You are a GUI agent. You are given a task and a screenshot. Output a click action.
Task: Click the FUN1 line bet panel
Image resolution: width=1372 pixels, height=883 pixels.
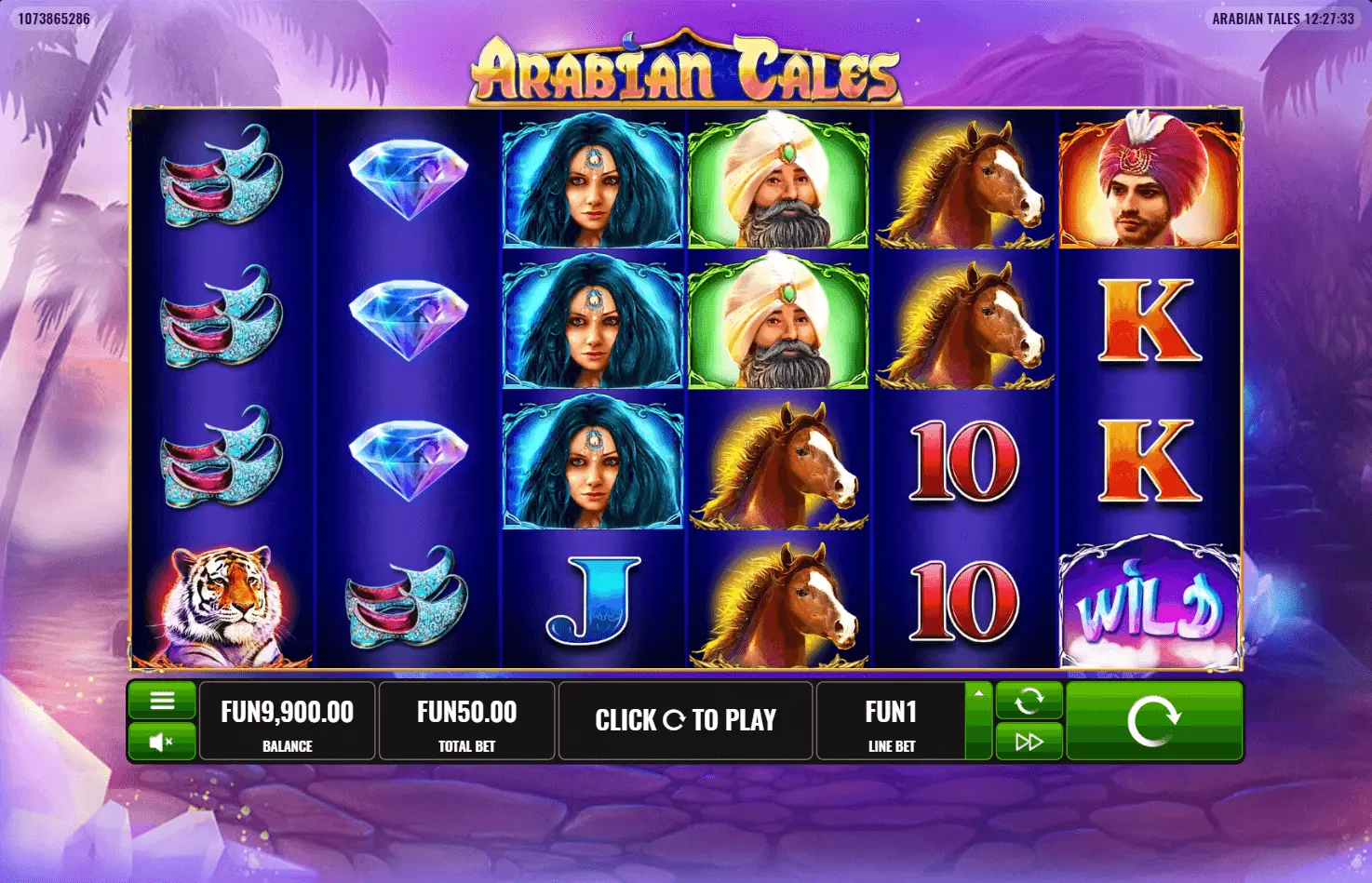point(891,721)
